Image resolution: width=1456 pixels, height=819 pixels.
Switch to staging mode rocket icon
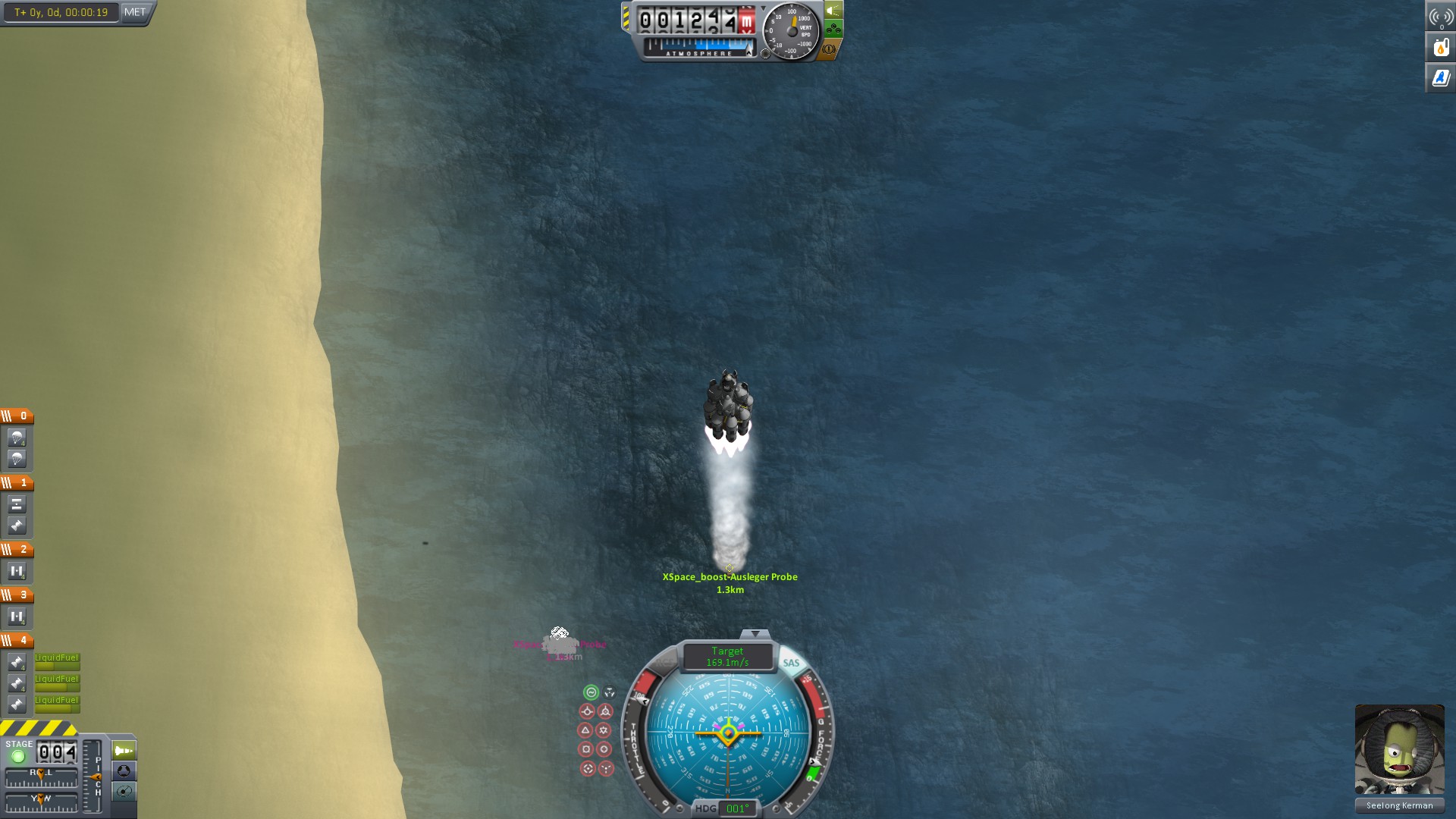pyautogui.click(x=124, y=751)
